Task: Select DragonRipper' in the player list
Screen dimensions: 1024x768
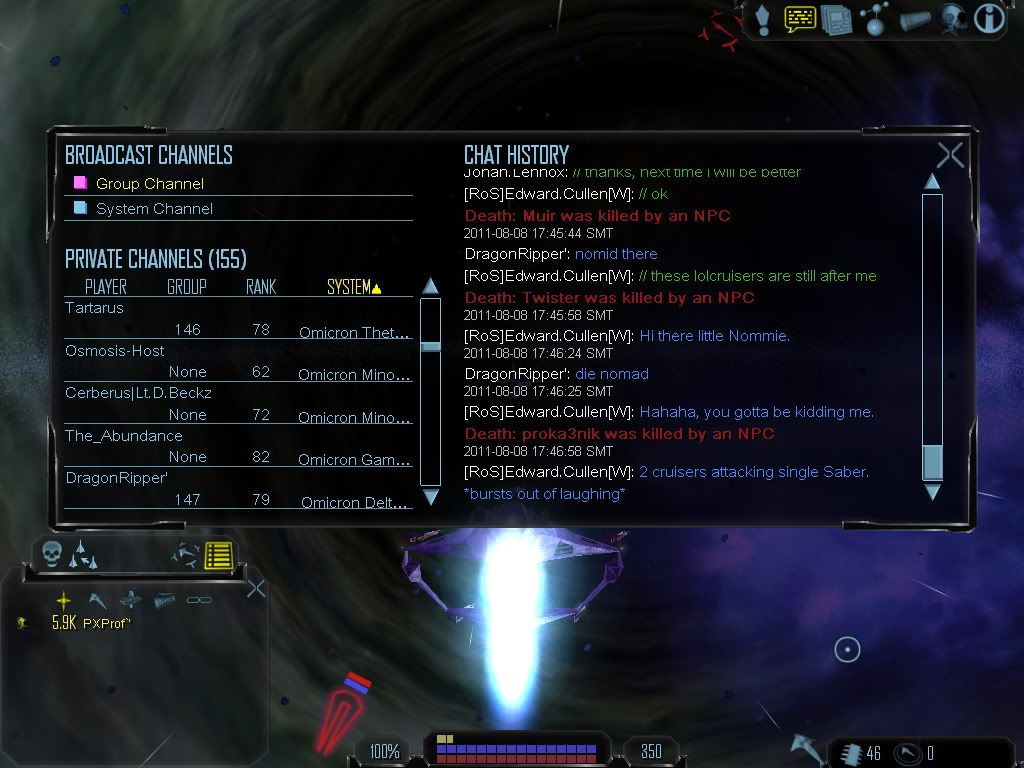Action: click(116, 478)
